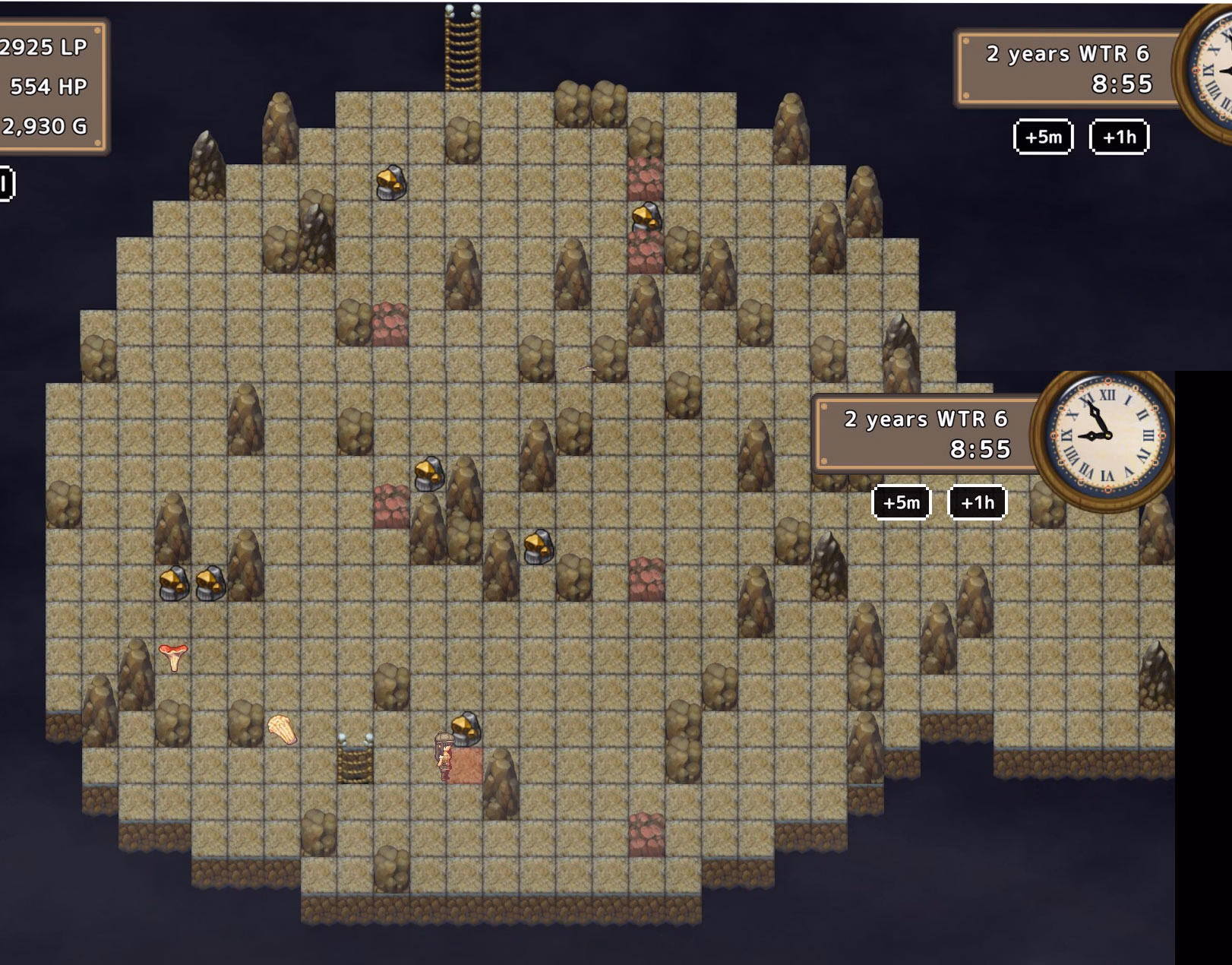Screen dimensions: 1232x965
Task: Click +5m under the cut-off corner clock
Action: (x=1043, y=137)
